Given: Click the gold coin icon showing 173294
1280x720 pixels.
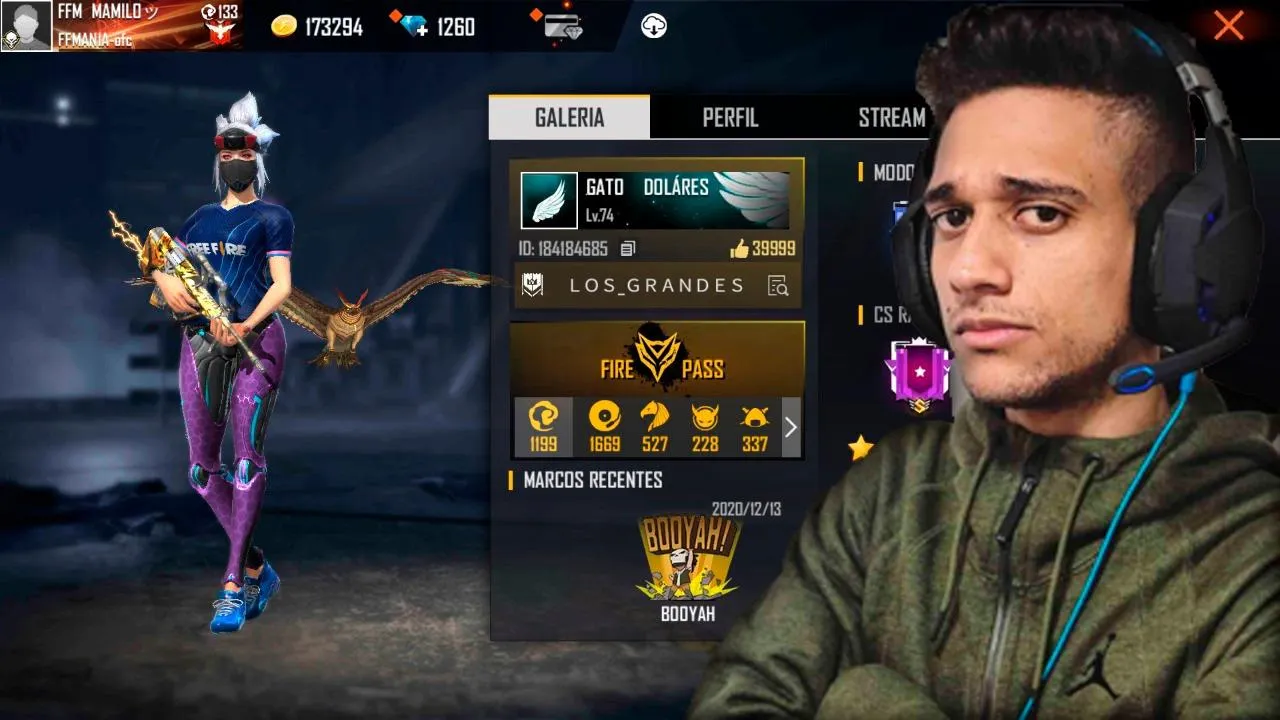Looking at the screenshot, I should coord(285,25).
